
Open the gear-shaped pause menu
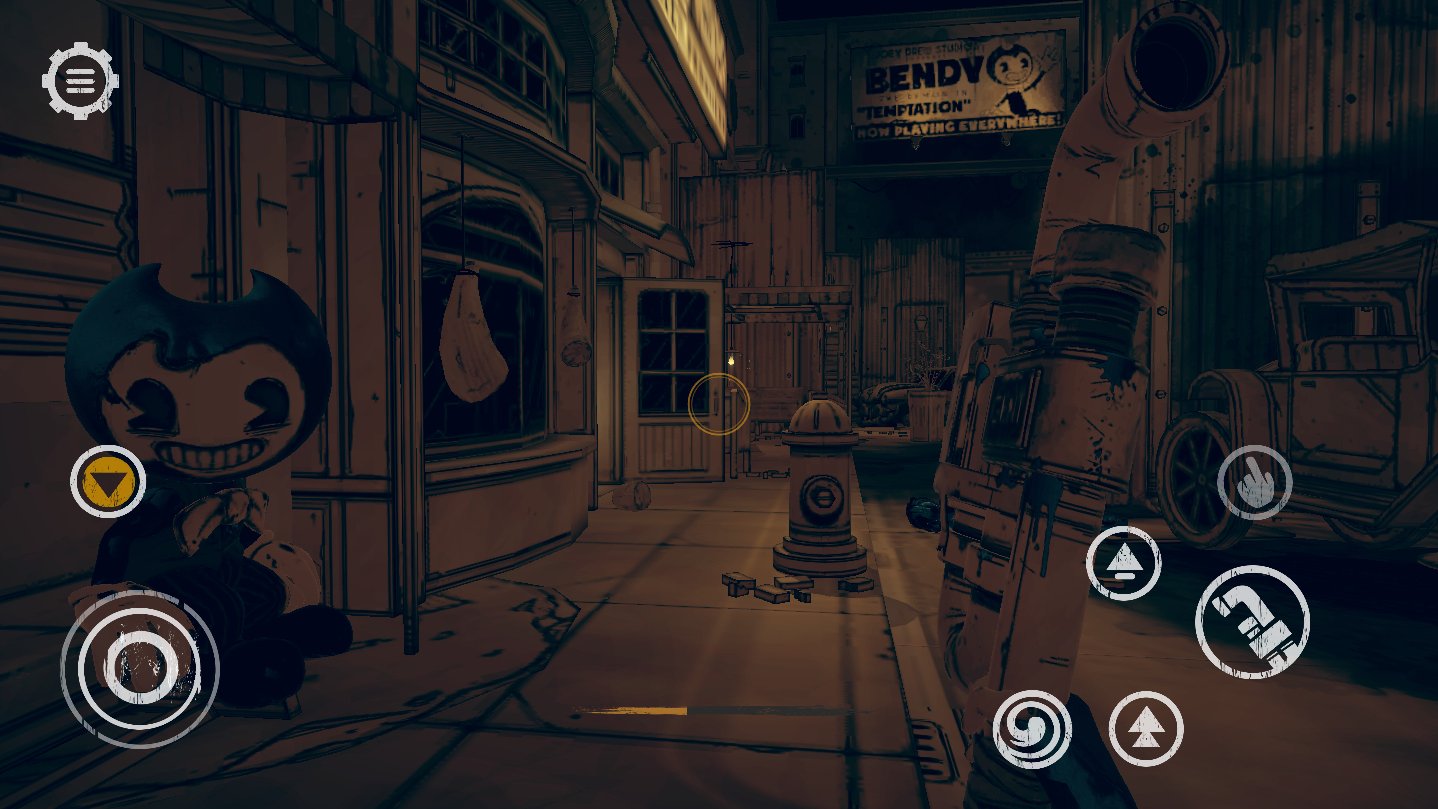(80, 79)
